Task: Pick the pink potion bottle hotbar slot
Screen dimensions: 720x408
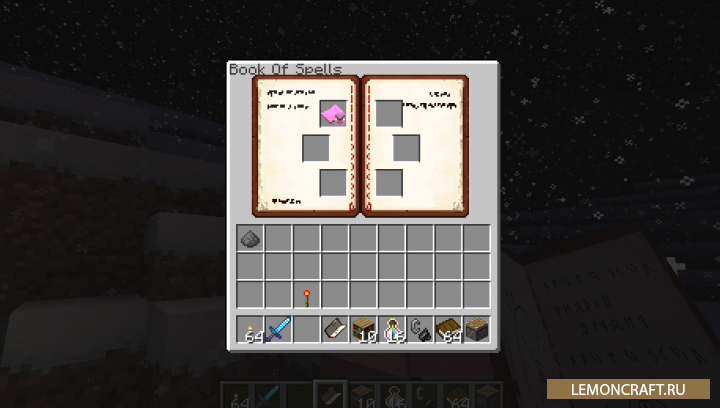Action: pyautogui.click(x=391, y=329)
